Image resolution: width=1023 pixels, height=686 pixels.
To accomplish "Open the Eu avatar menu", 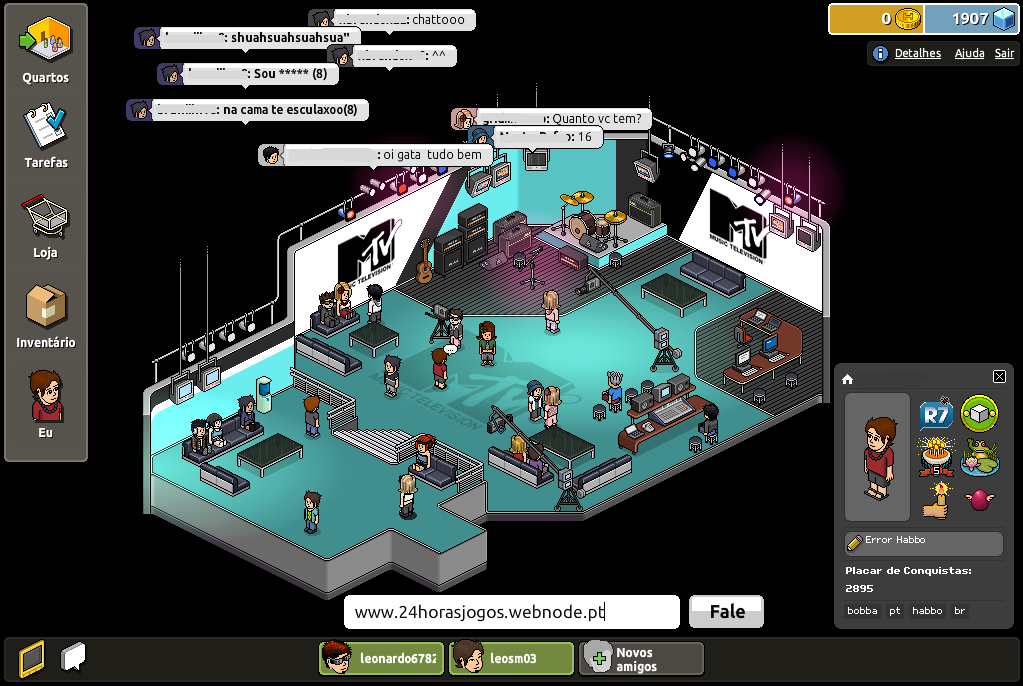I will (45, 403).
